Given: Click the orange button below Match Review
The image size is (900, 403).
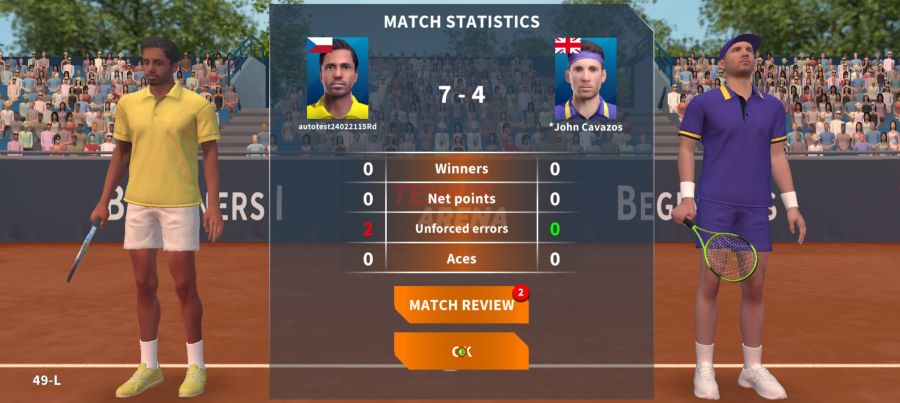Looking at the screenshot, I should click(x=461, y=351).
